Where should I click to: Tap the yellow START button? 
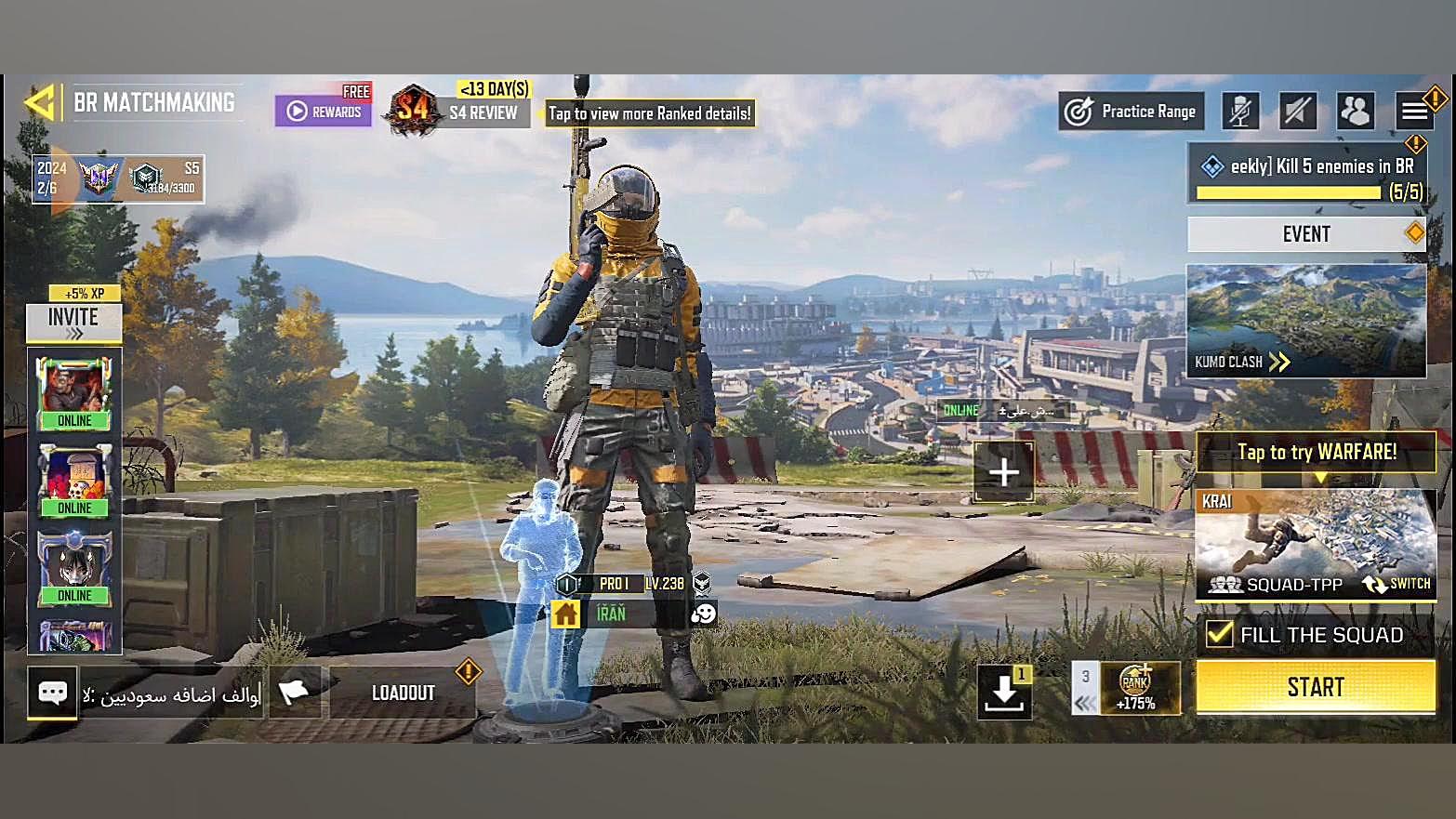(x=1315, y=687)
